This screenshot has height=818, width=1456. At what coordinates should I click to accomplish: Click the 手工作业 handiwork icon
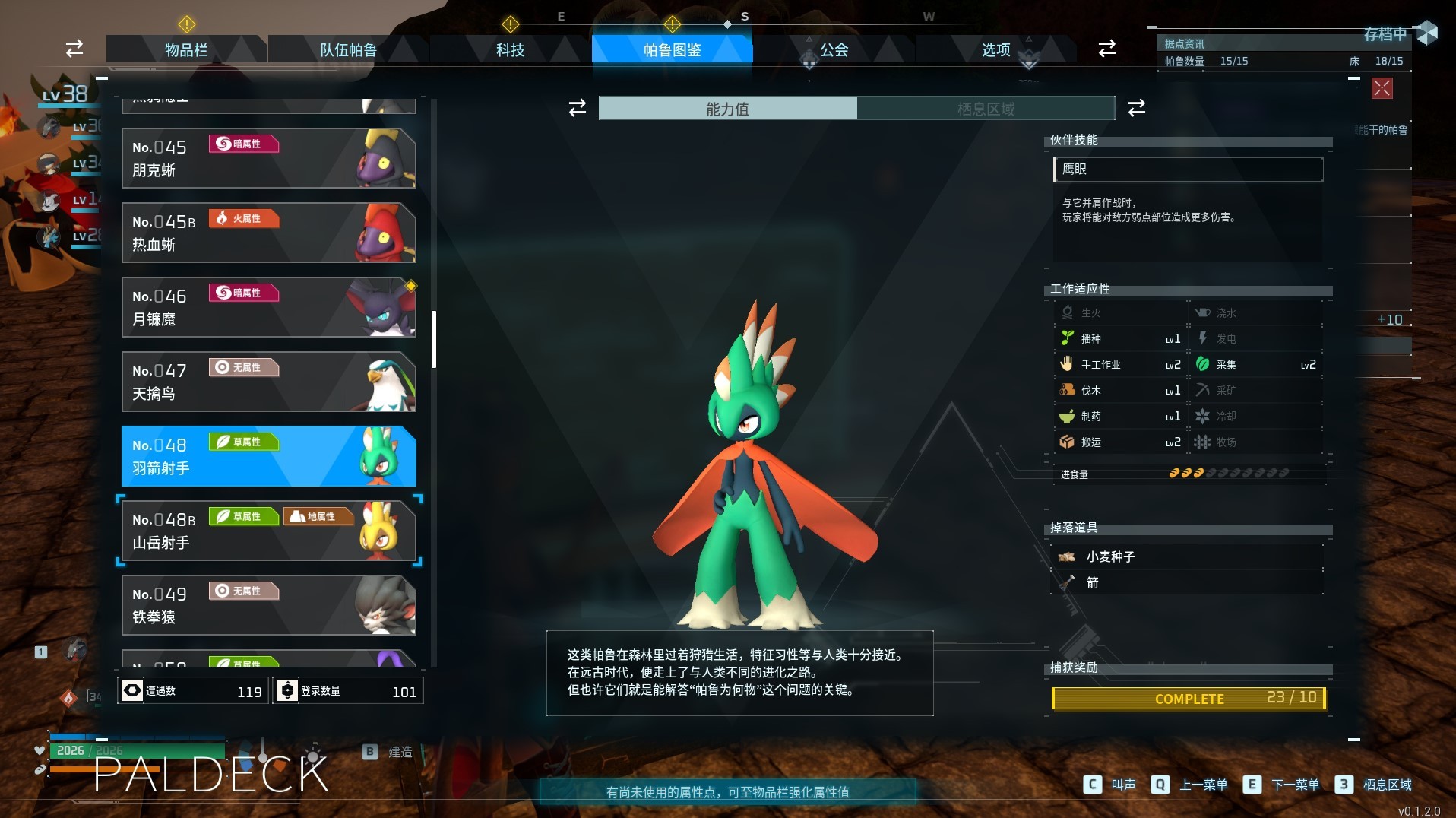click(x=1068, y=364)
